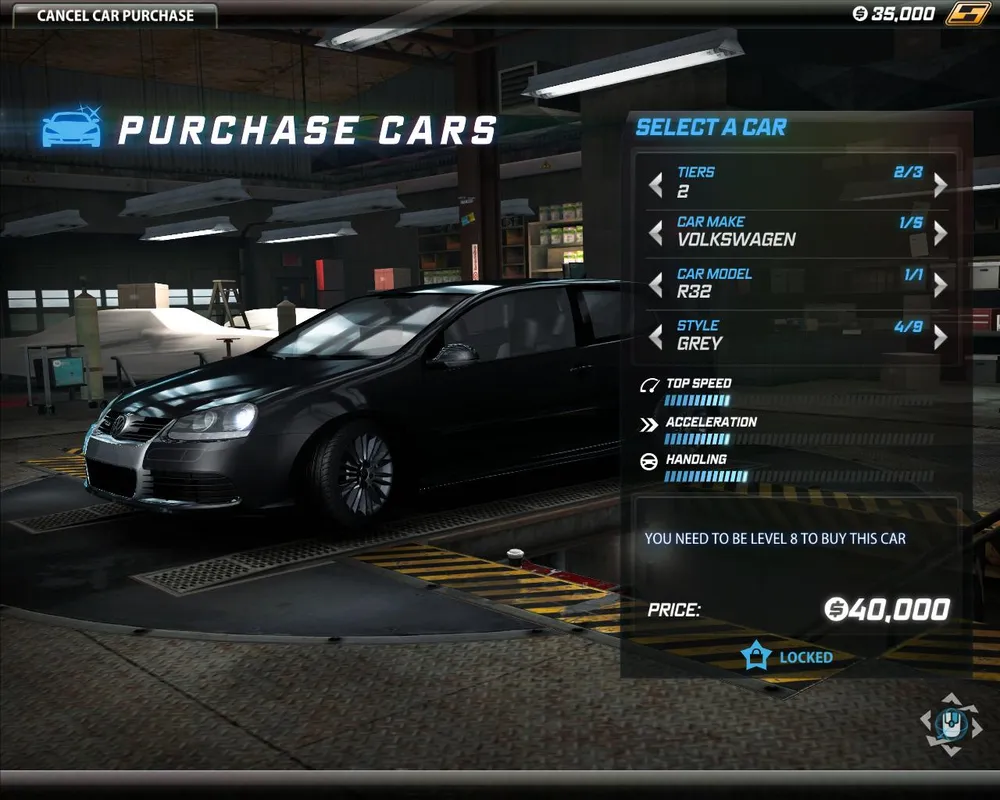This screenshot has height=800, width=1000.
Task: Go to the previous tier
Action: (x=656, y=184)
